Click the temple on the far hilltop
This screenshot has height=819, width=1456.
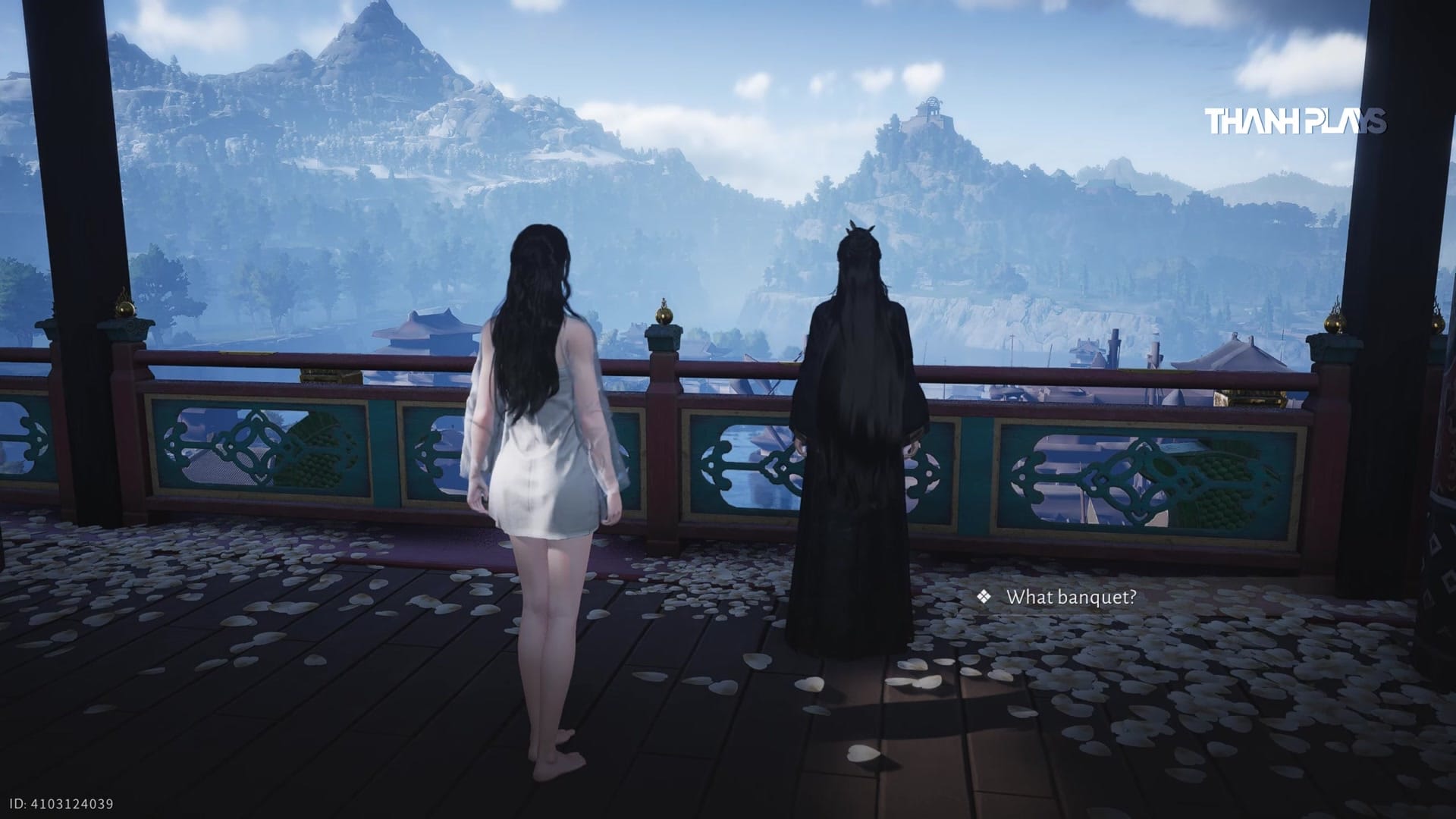(x=929, y=110)
